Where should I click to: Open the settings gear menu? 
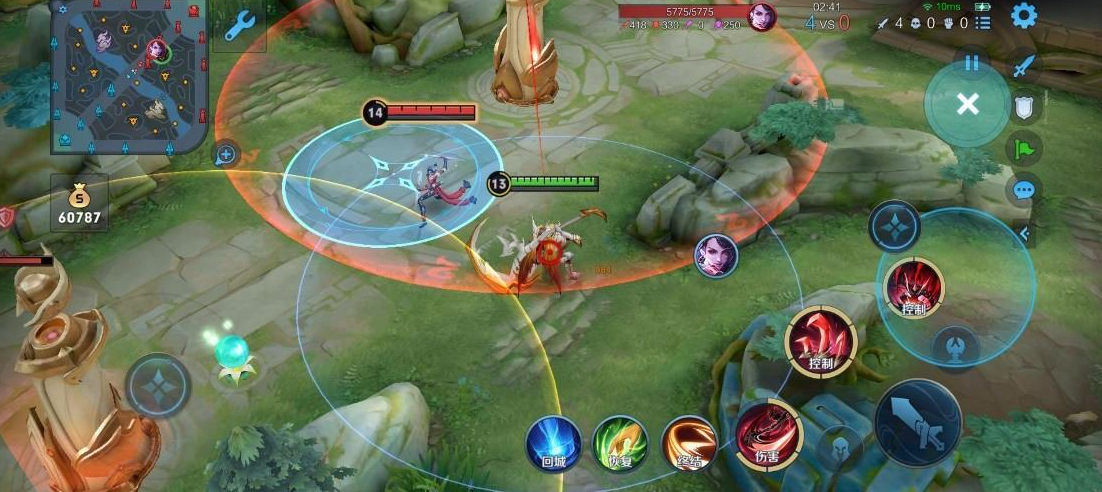(x=1023, y=15)
